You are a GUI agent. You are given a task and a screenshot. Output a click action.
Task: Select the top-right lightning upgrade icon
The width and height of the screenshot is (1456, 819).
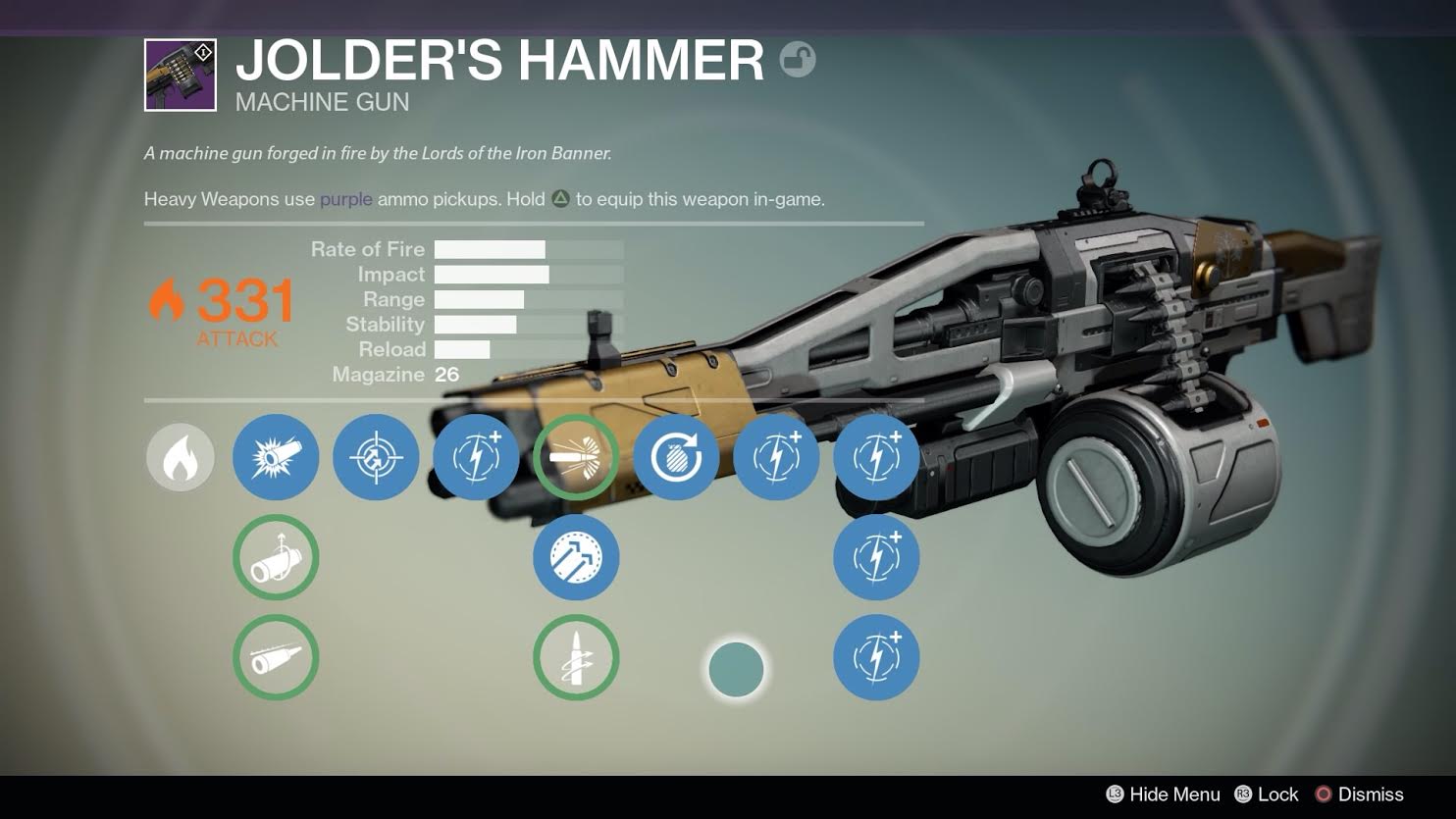tap(876, 457)
